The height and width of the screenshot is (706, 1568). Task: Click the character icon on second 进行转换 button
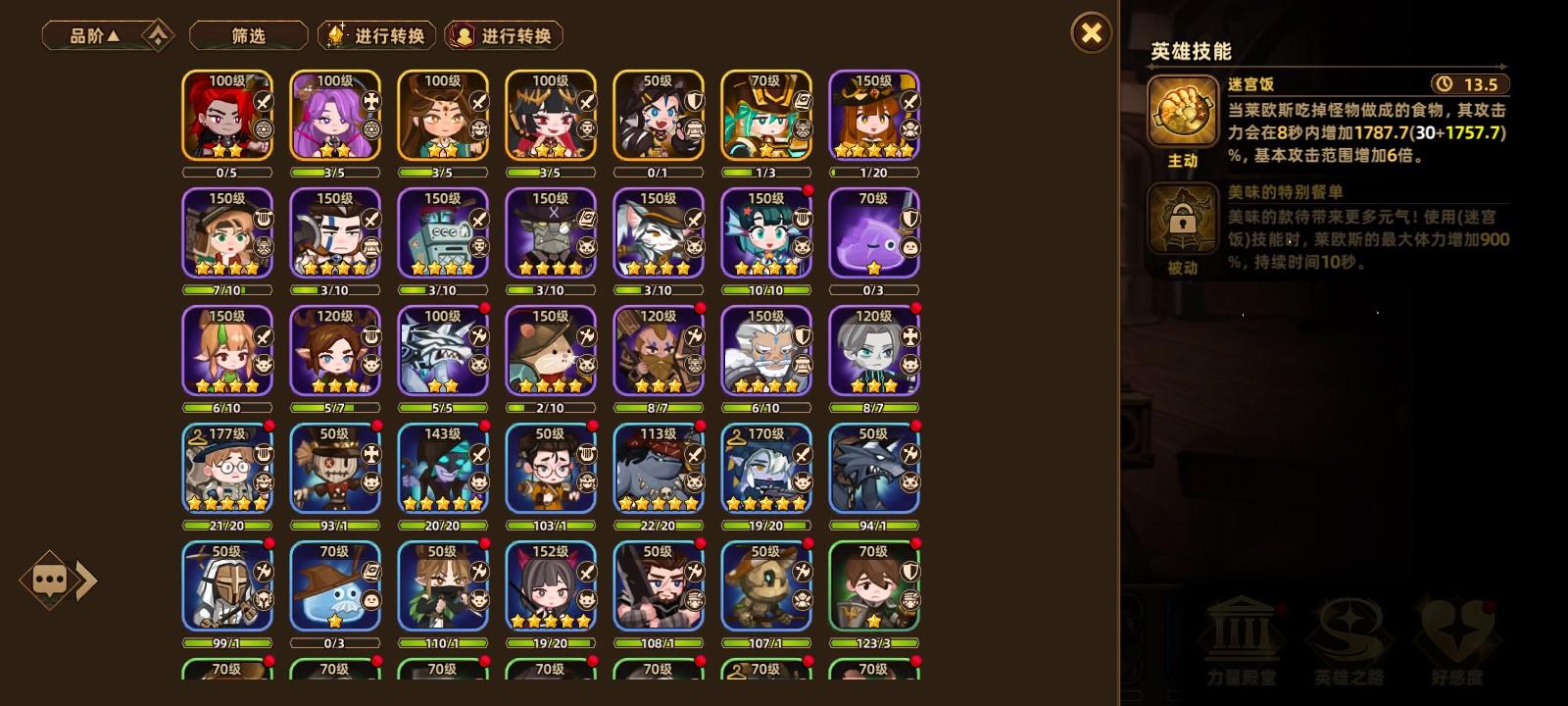coord(461,35)
